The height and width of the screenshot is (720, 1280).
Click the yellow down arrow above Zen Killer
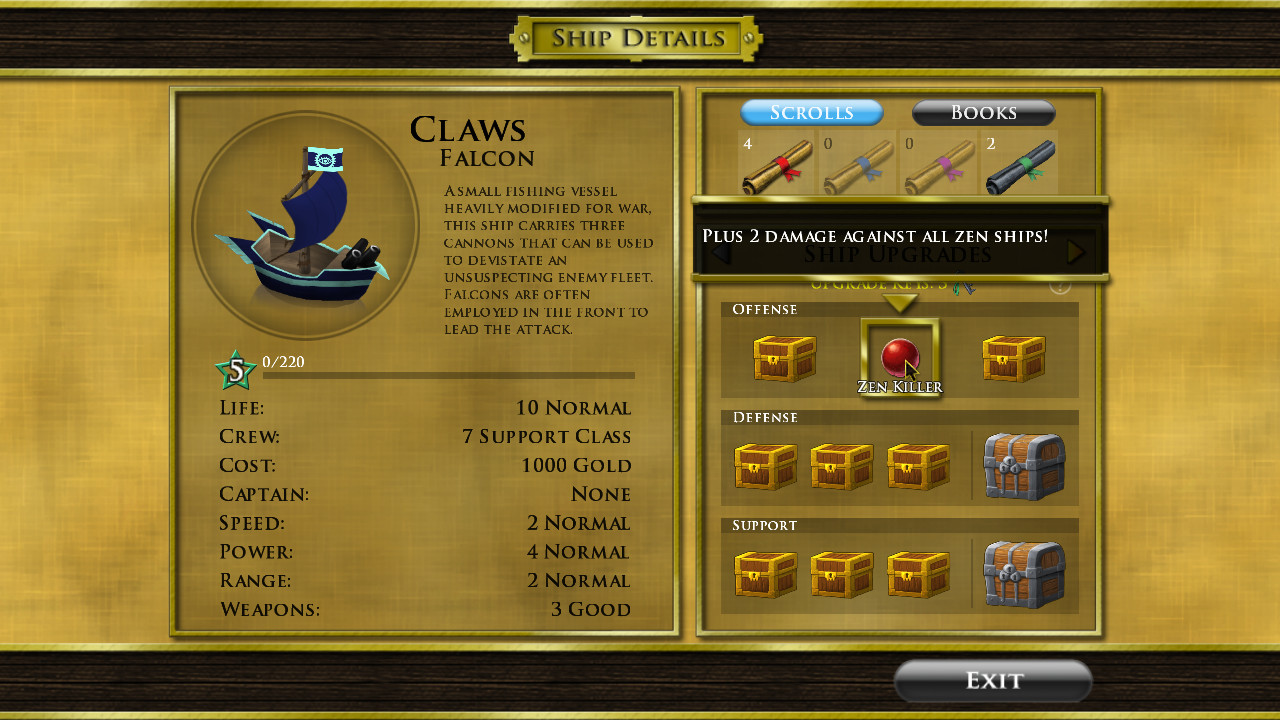[x=899, y=303]
